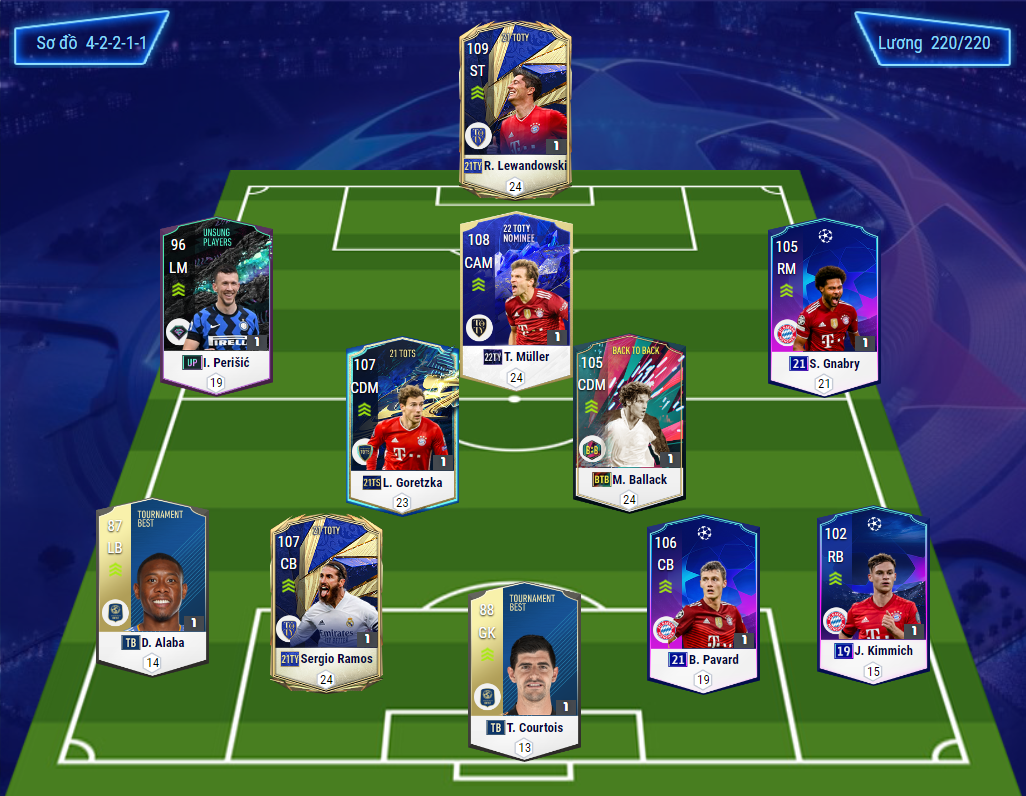Pick the T. Courtois goalkeeper card
The height and width of the screenshot is (796, 1026).
pos(523,664)
